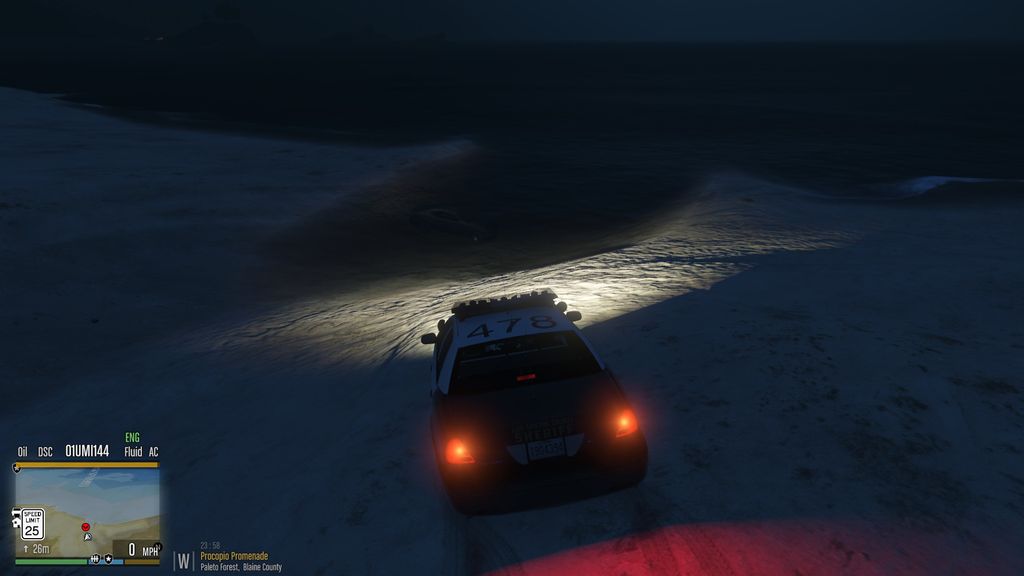This screenshot has height=576, width=1024.
Task: Click the green ENG engine indicator
Action: tap(132, 438)
